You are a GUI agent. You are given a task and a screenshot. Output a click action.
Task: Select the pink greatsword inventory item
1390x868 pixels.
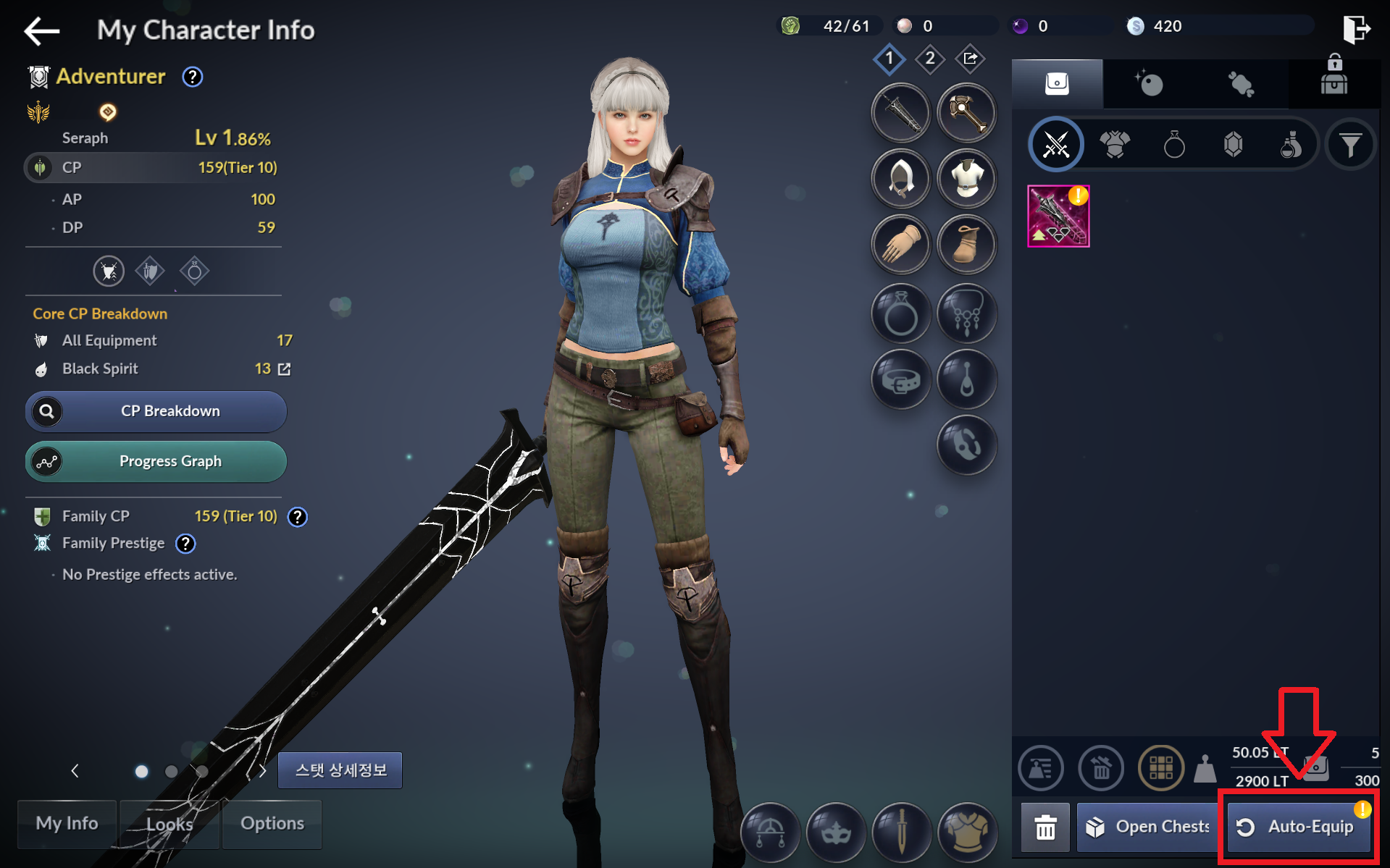(x=1058, y=216)
